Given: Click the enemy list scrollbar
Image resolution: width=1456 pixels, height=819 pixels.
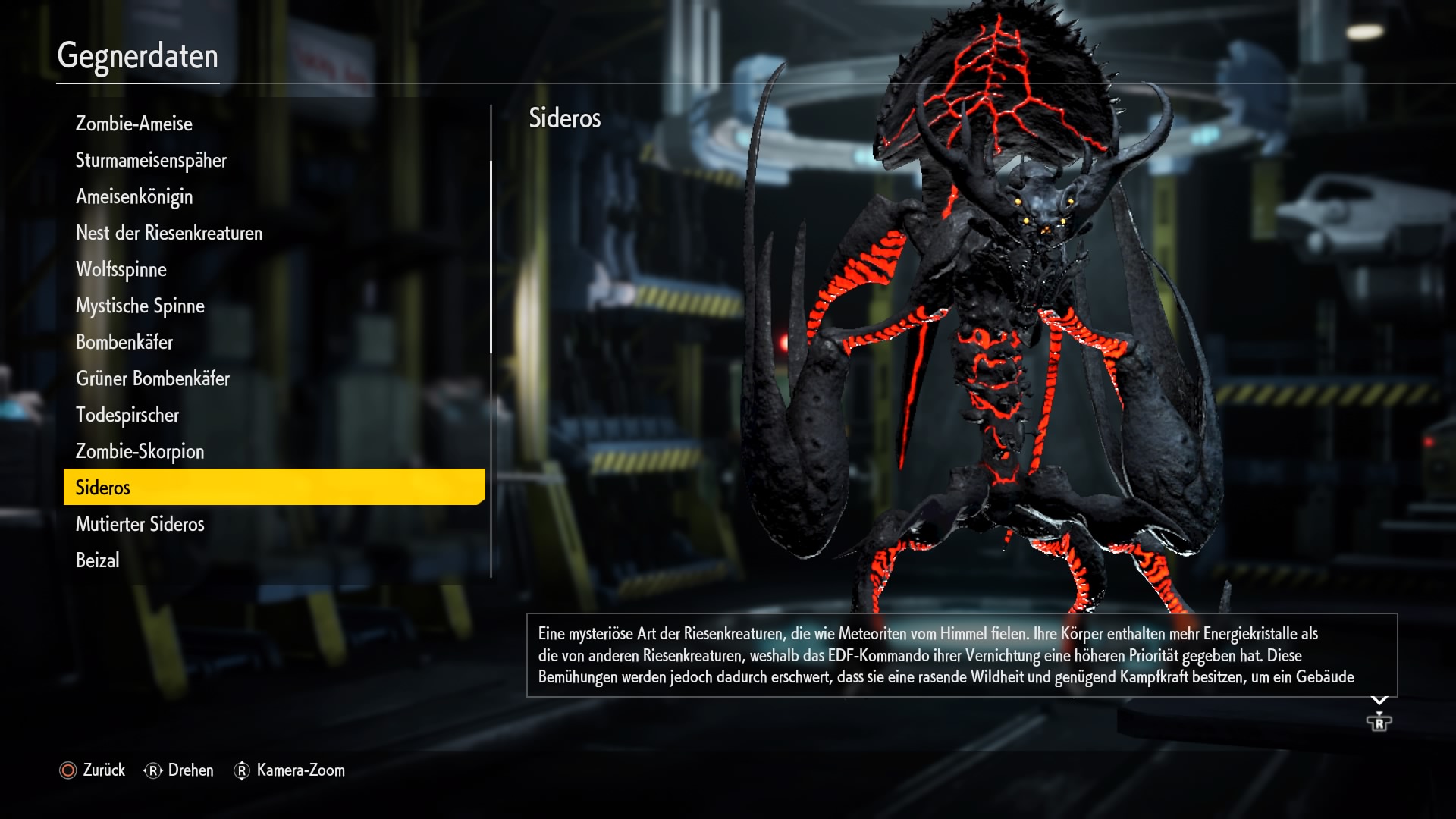Looking at the screenshot, I should pos(491,258).
